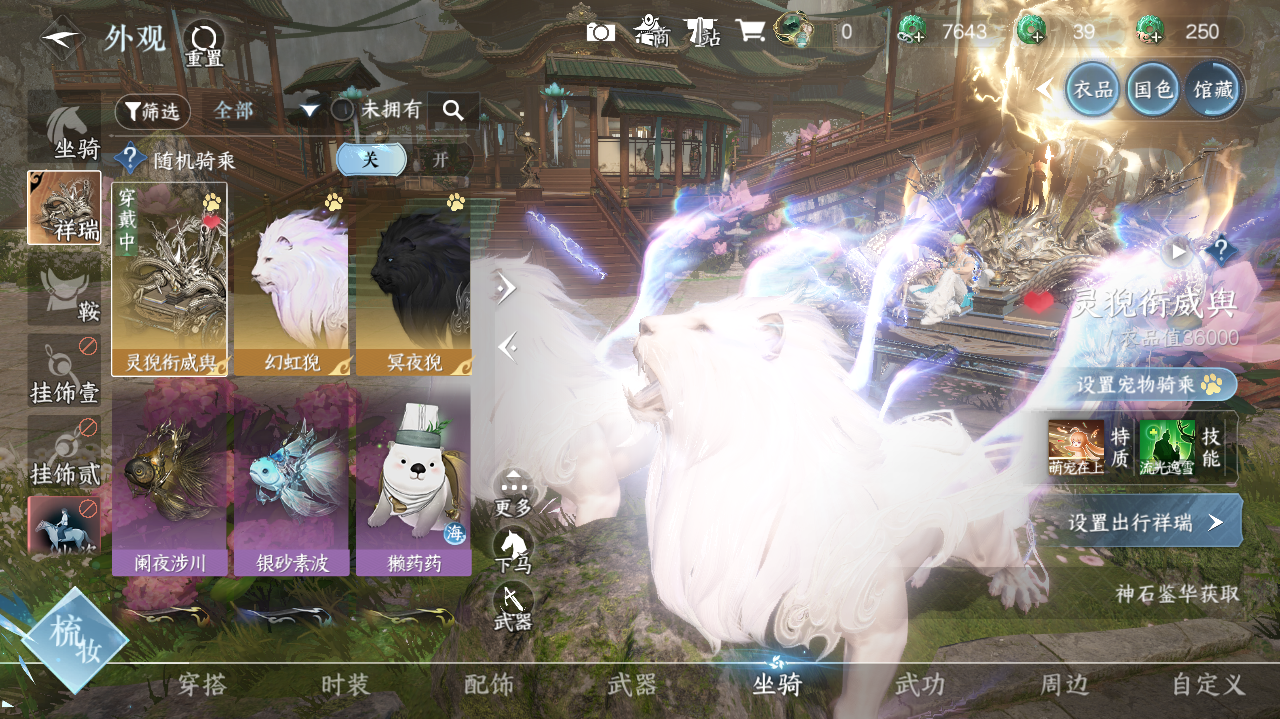Choose the 冥夜狻 black lion mount

point(413,280)
